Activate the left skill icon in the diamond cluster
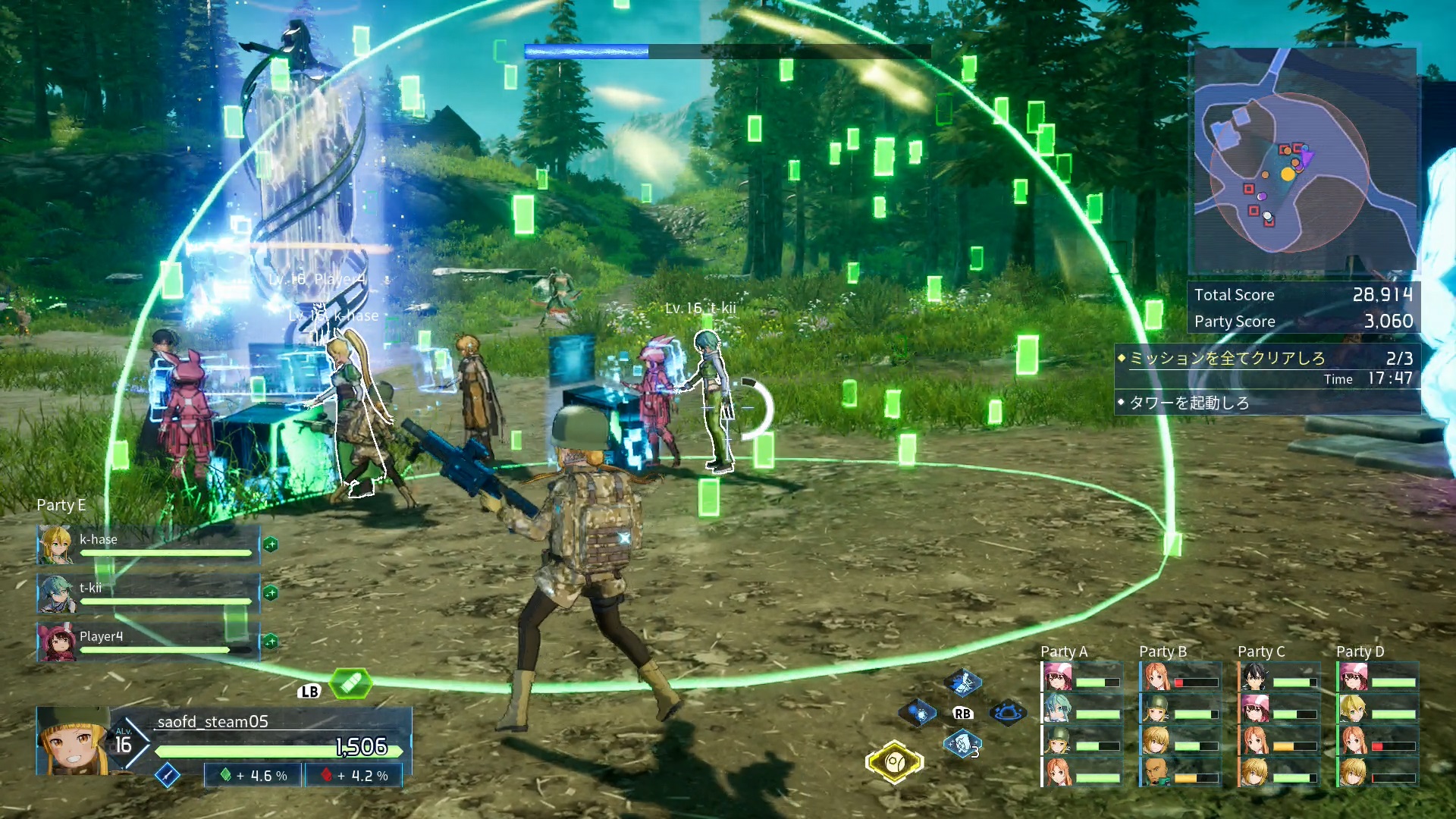This screenshot has height=819, width=1456. click(x=918, y=713)
